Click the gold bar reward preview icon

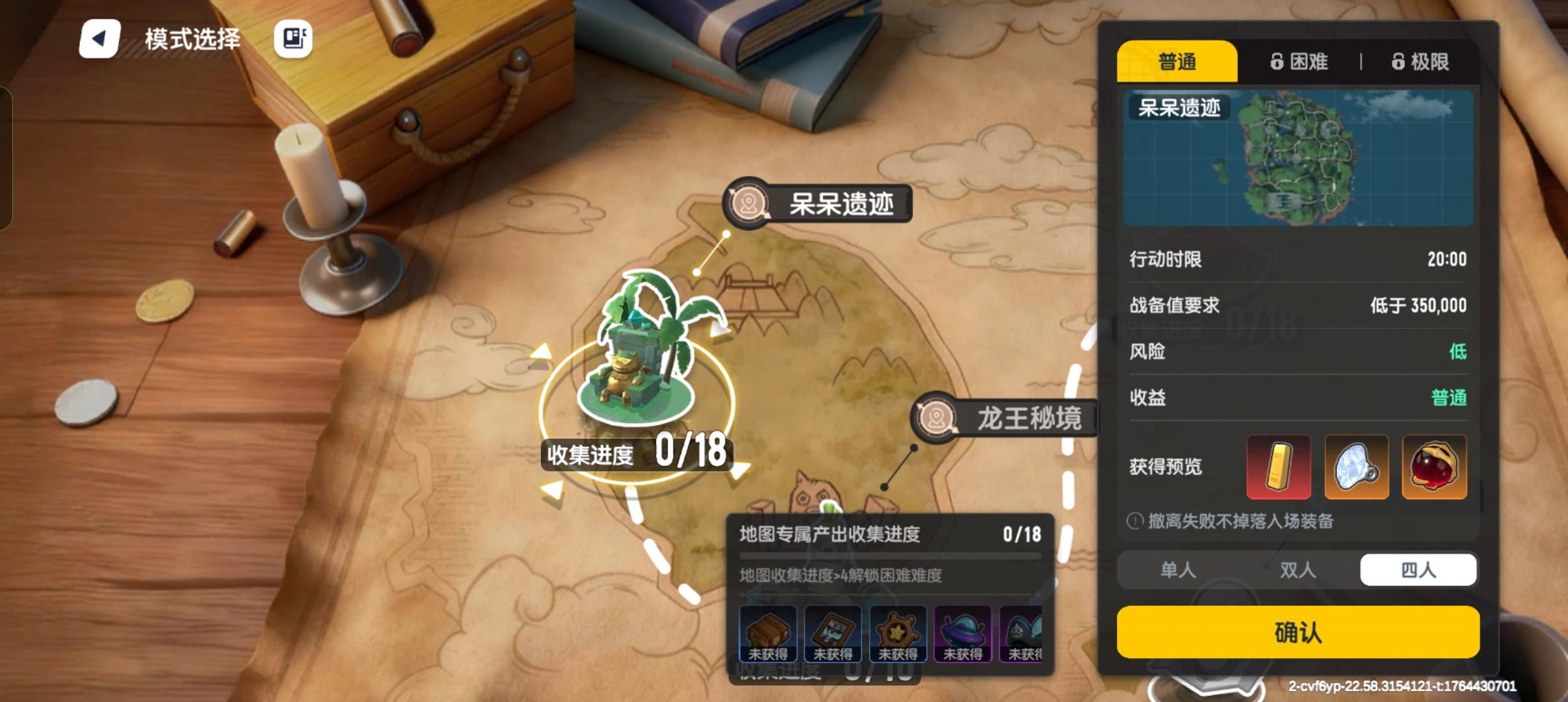[1278, 467]
